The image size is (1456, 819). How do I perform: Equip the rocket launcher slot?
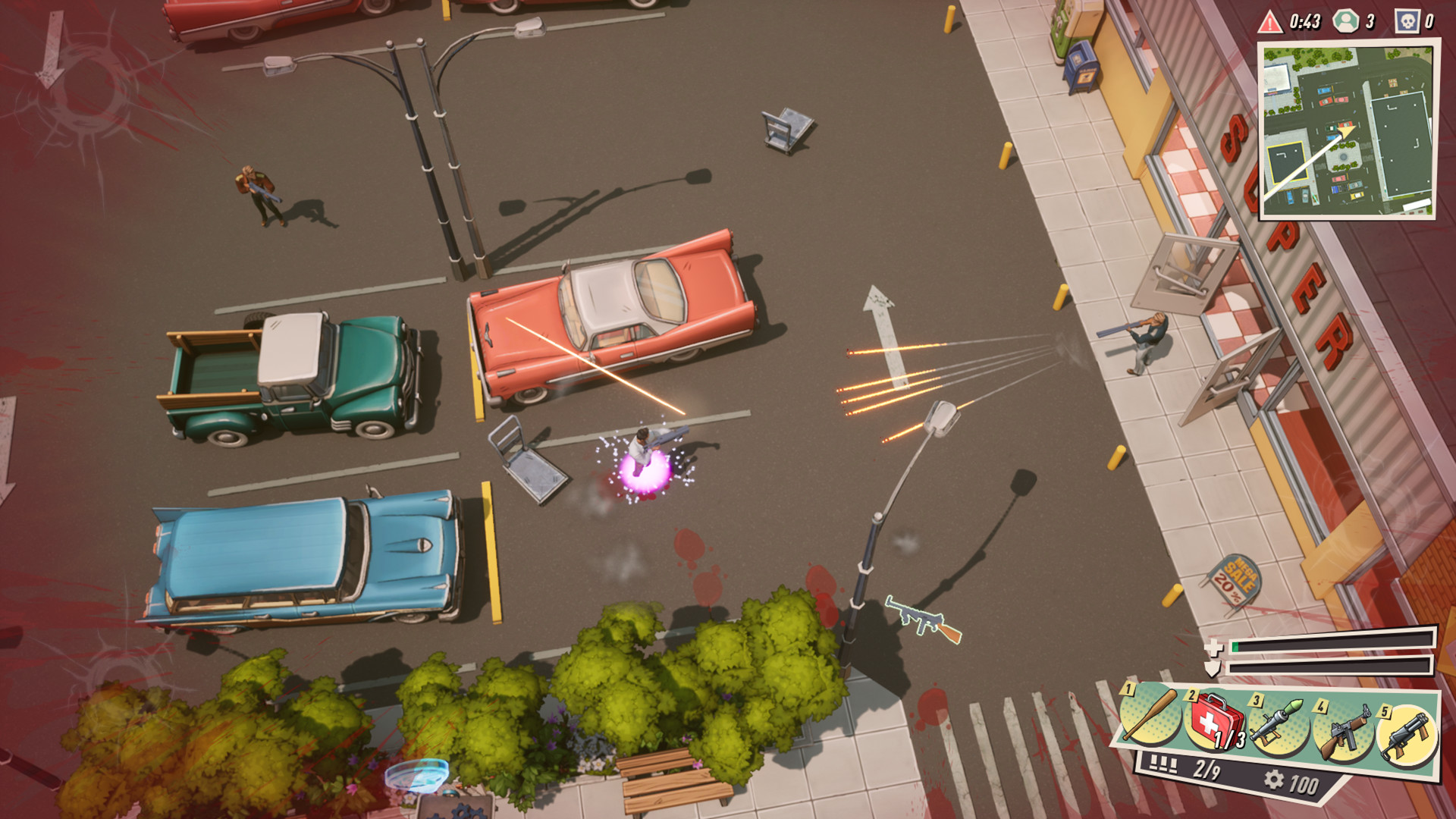click(1279, 725)
